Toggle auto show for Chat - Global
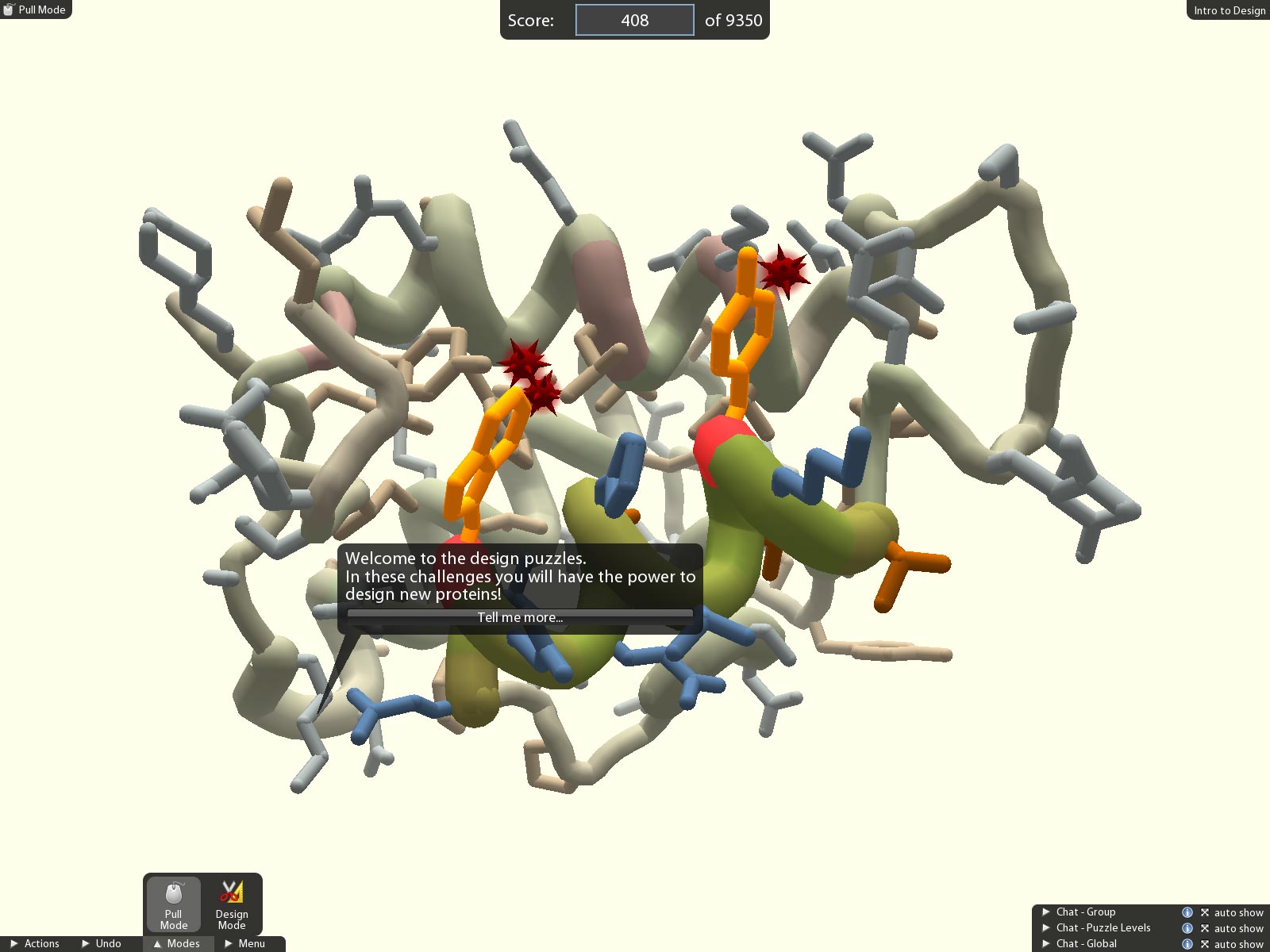Screen dimensions: 1270x952 pos(1231,945)
